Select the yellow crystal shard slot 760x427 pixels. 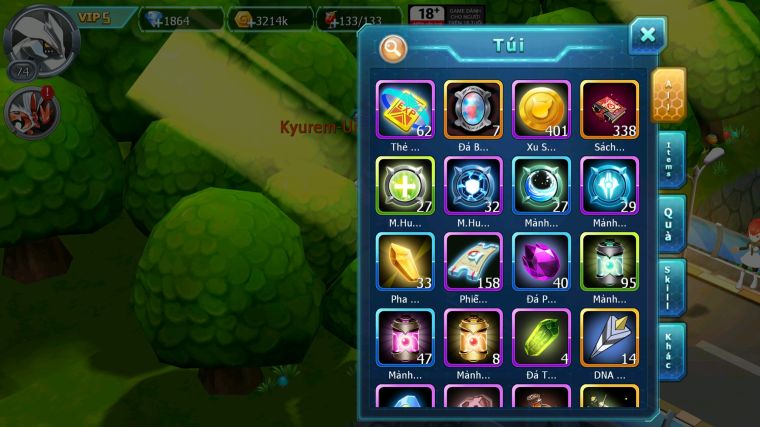coord(405,261)
